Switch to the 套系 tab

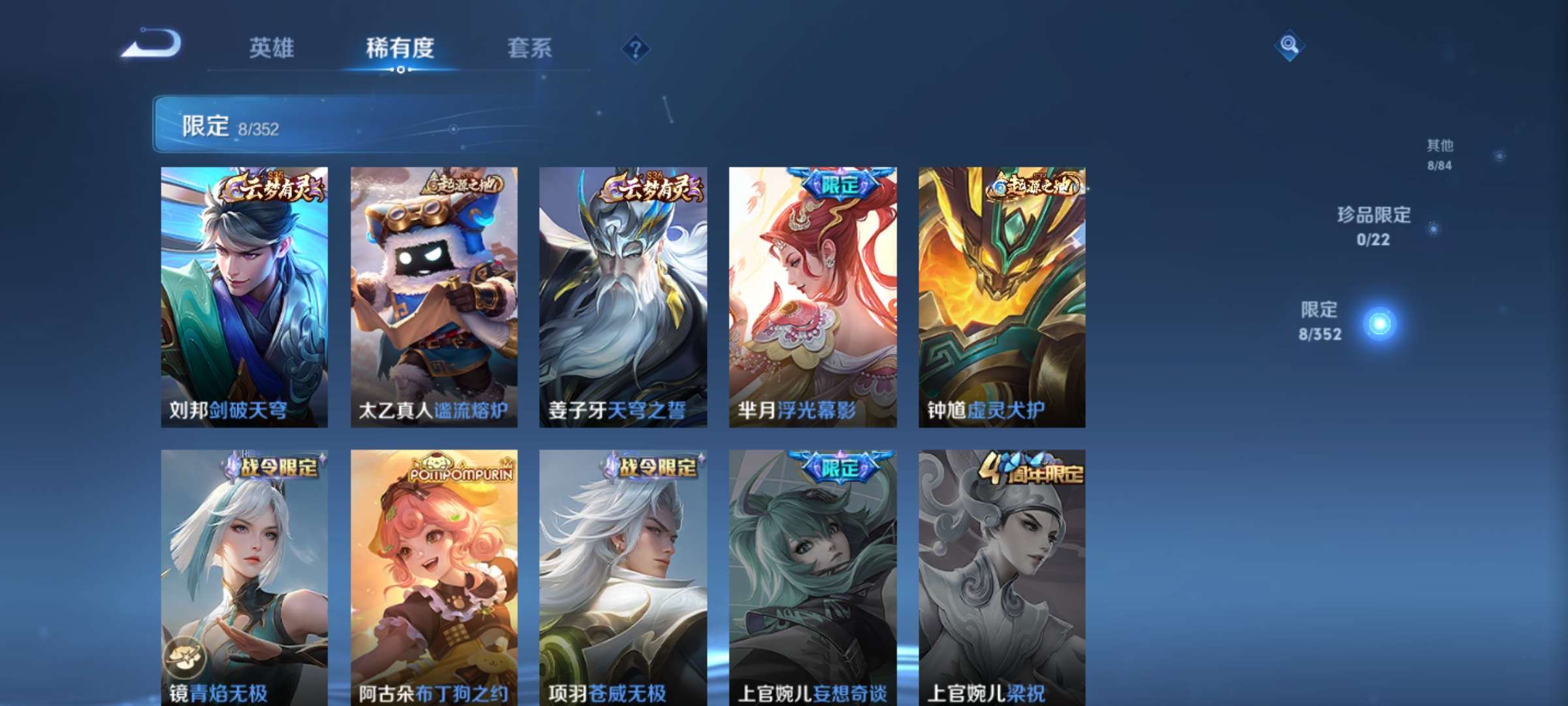530,47
